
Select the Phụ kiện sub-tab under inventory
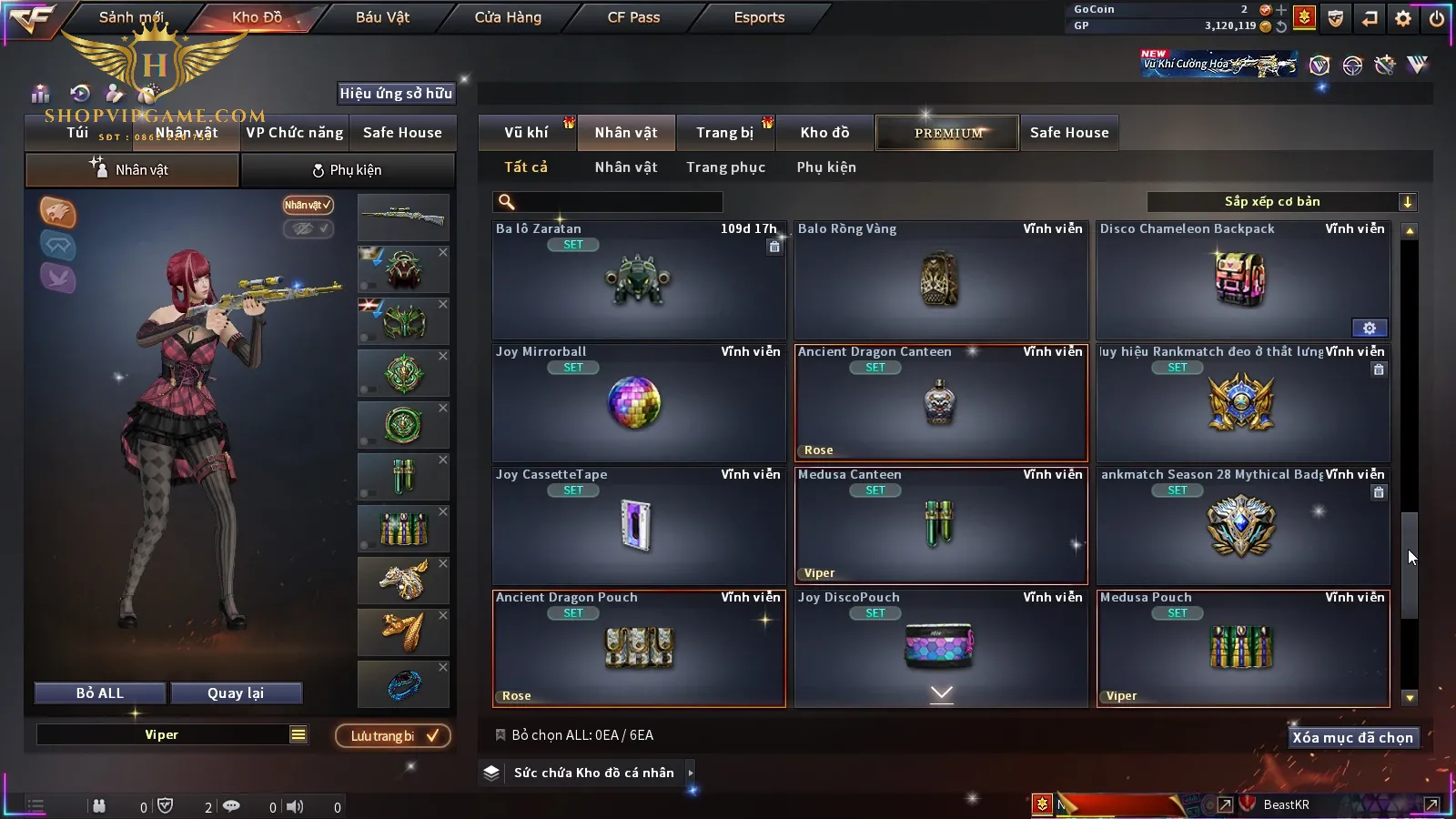[x=826, y=167]
